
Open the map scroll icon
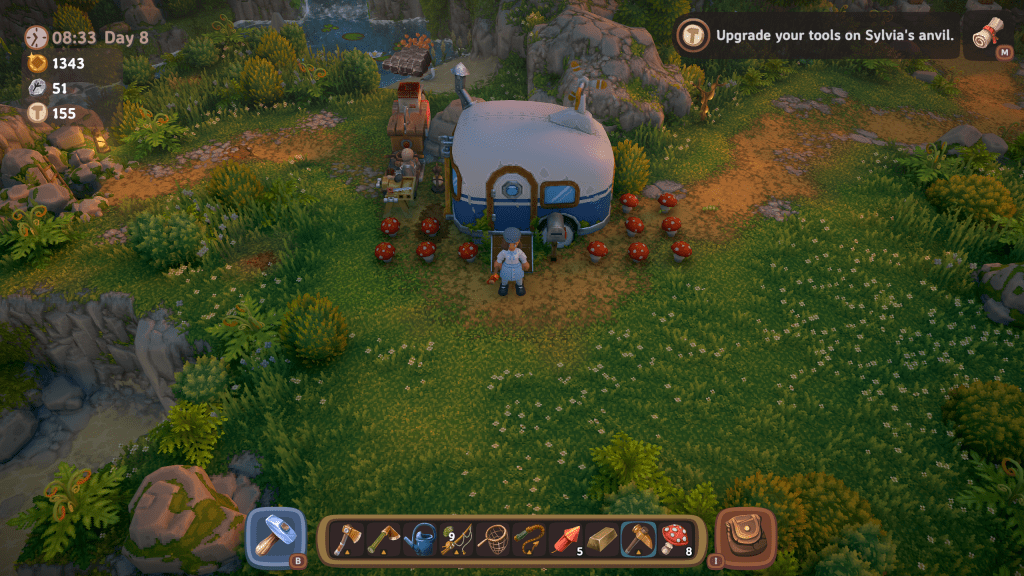point(989,38)
